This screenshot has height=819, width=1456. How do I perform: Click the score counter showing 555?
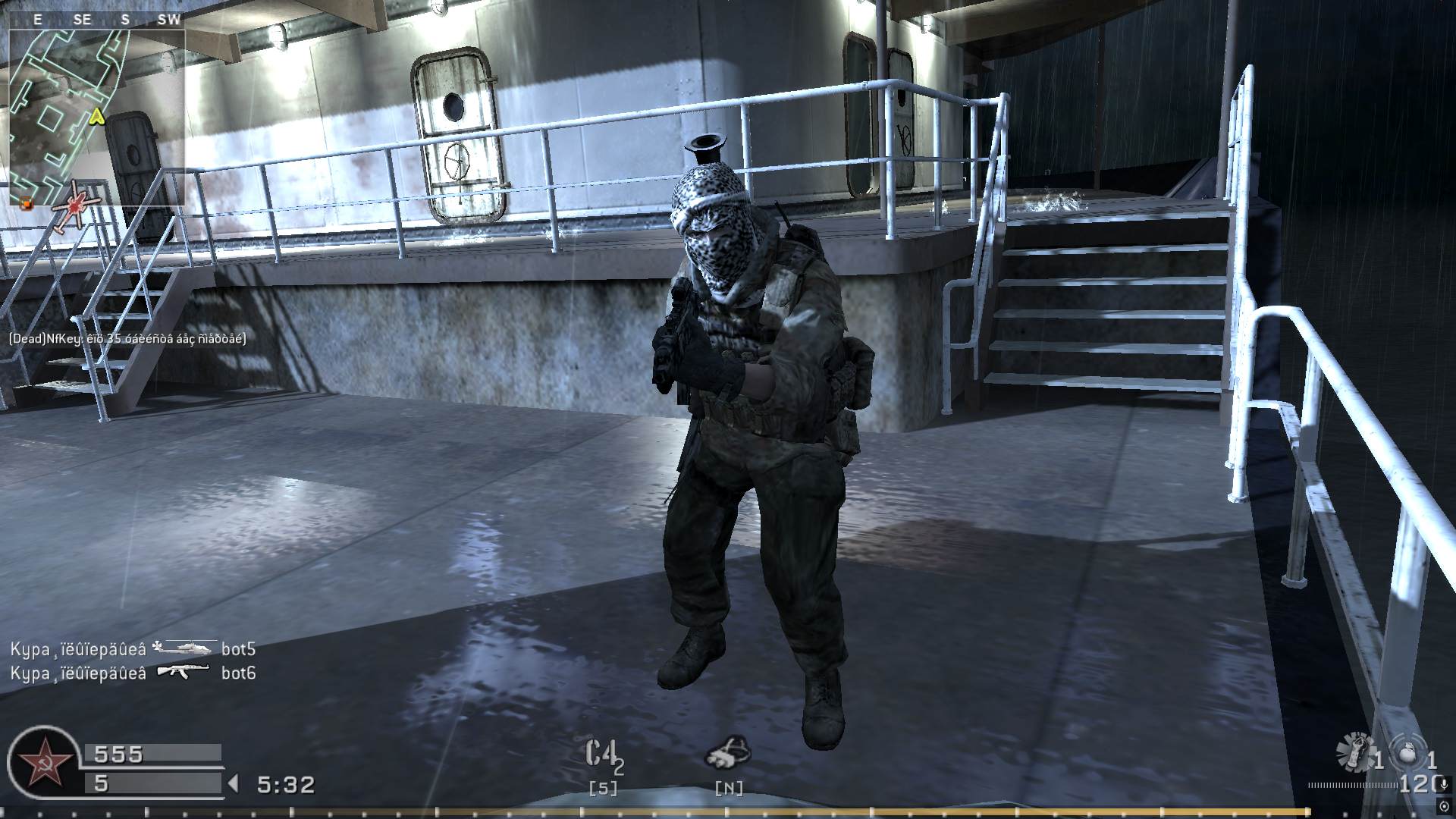pos(118,753)
